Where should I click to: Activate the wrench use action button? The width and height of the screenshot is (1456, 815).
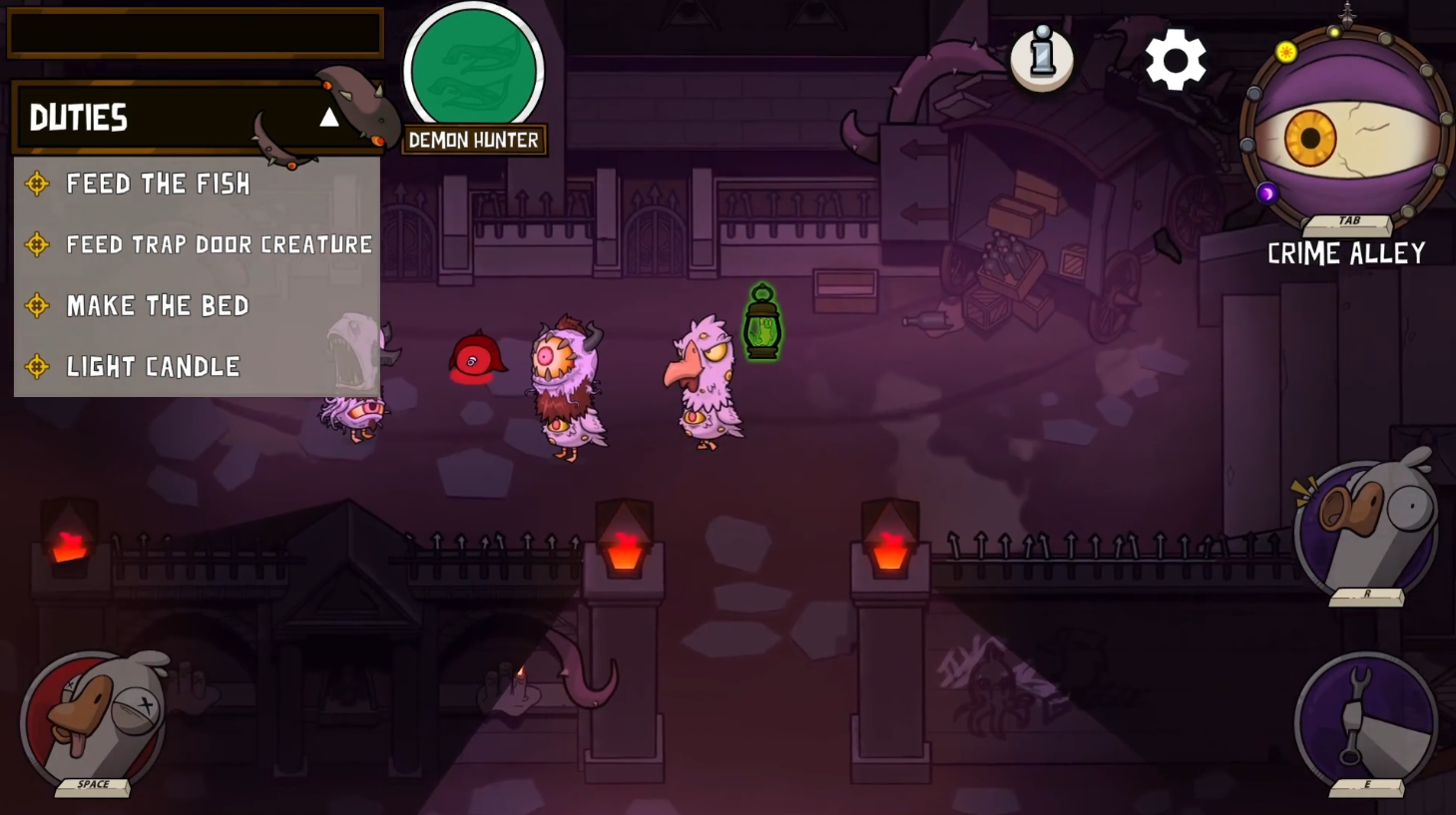coord(1365,720)
